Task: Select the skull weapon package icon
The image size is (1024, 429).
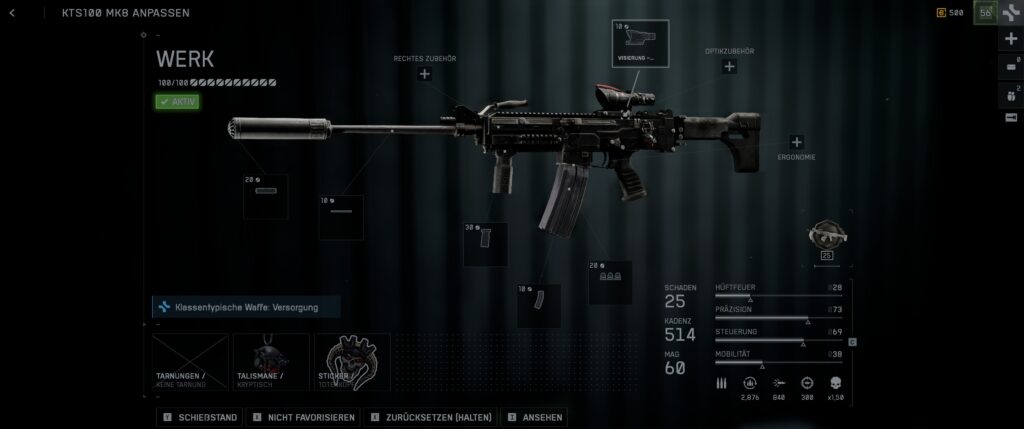Action: [827, 237]
